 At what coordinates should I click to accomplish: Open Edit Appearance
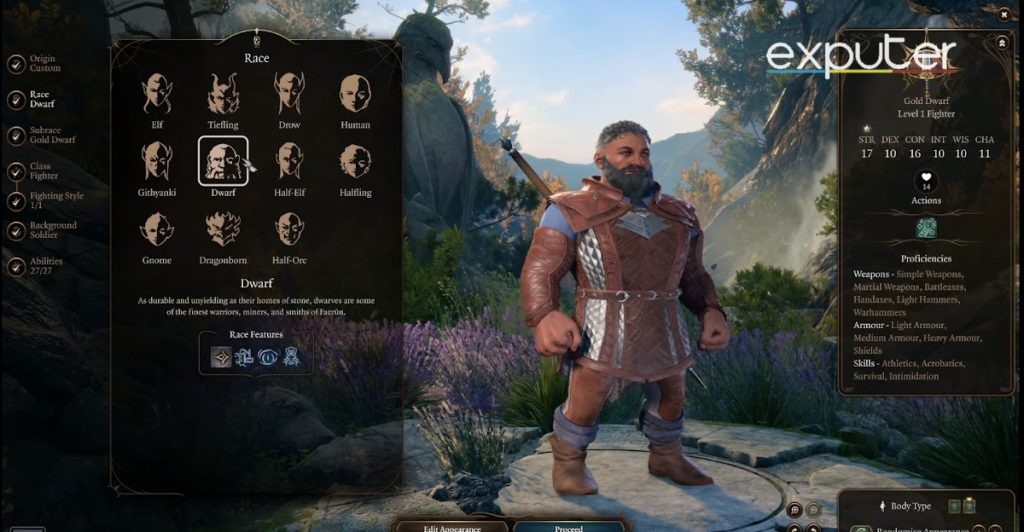coord(454,525)
